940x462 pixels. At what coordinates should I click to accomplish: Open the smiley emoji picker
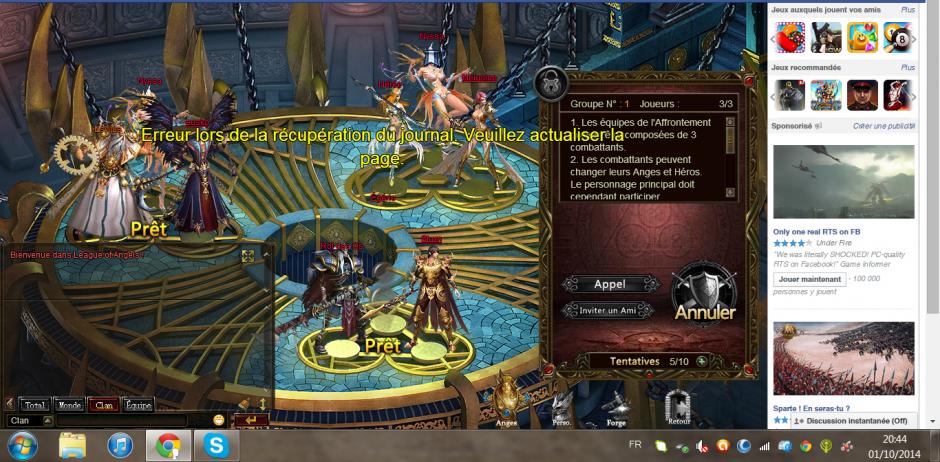(x=219, y=420)
